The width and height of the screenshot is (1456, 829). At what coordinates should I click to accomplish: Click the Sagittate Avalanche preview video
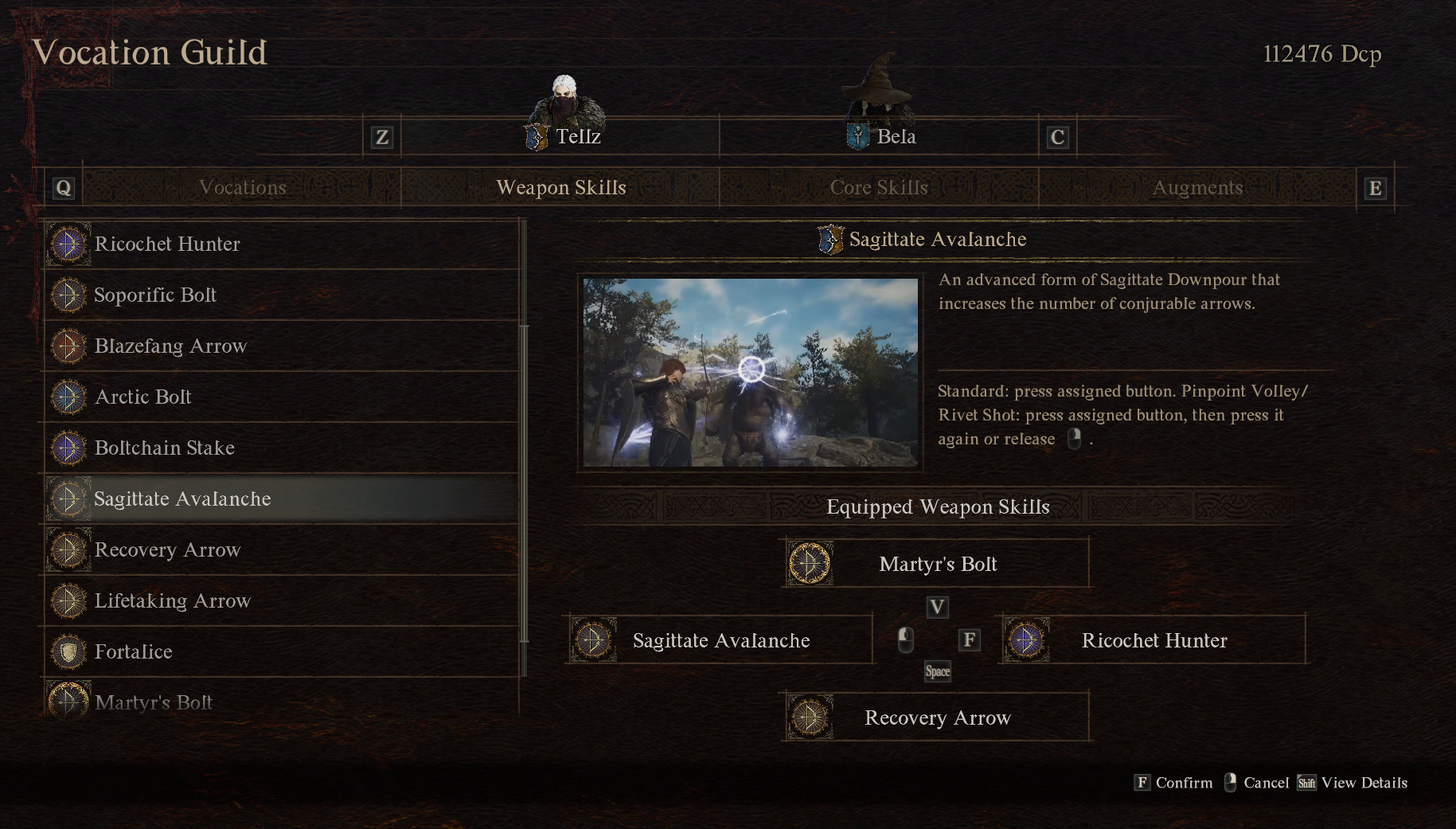coord(750,373)
